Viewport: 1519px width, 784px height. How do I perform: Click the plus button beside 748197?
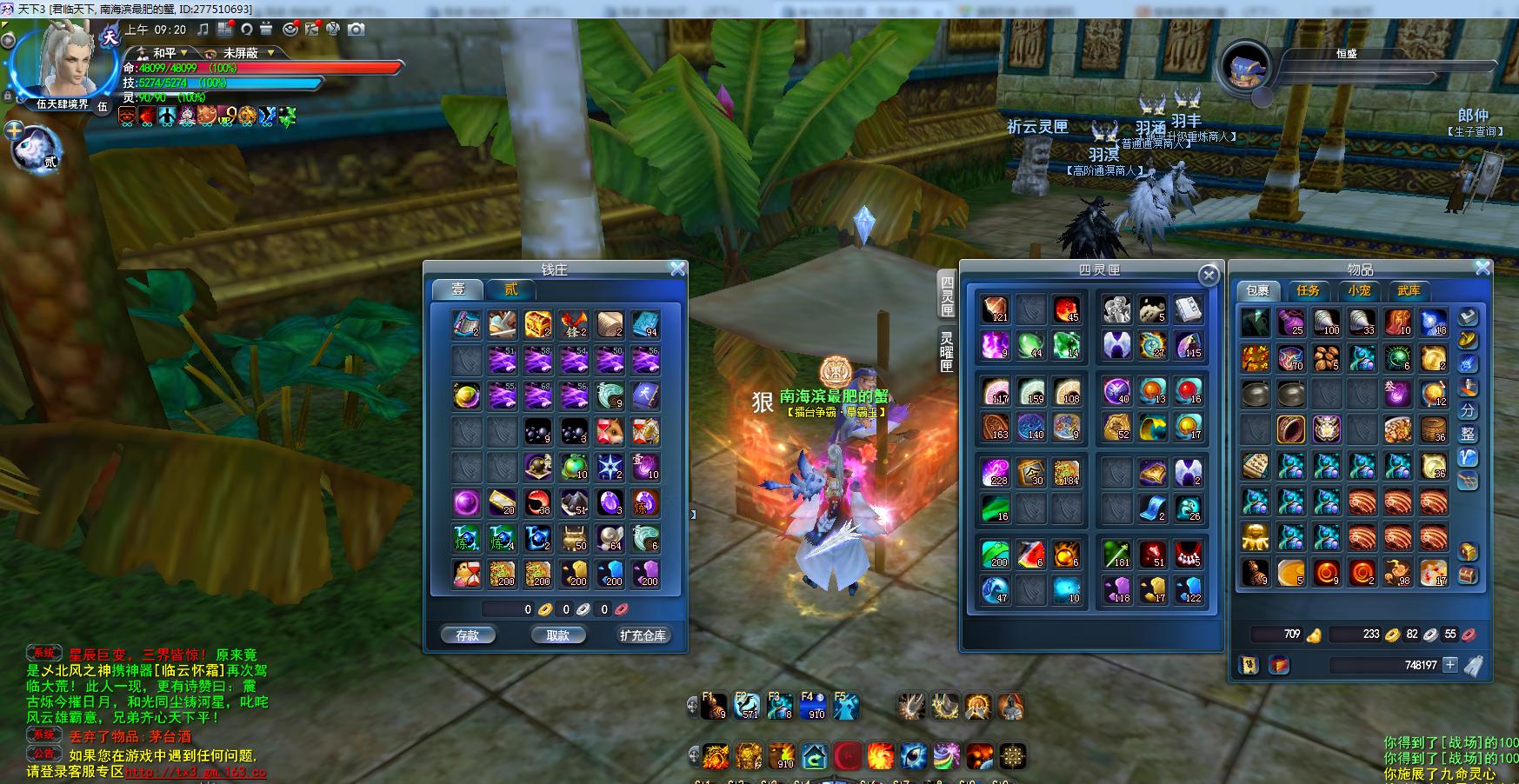(x=1450, y=665)
